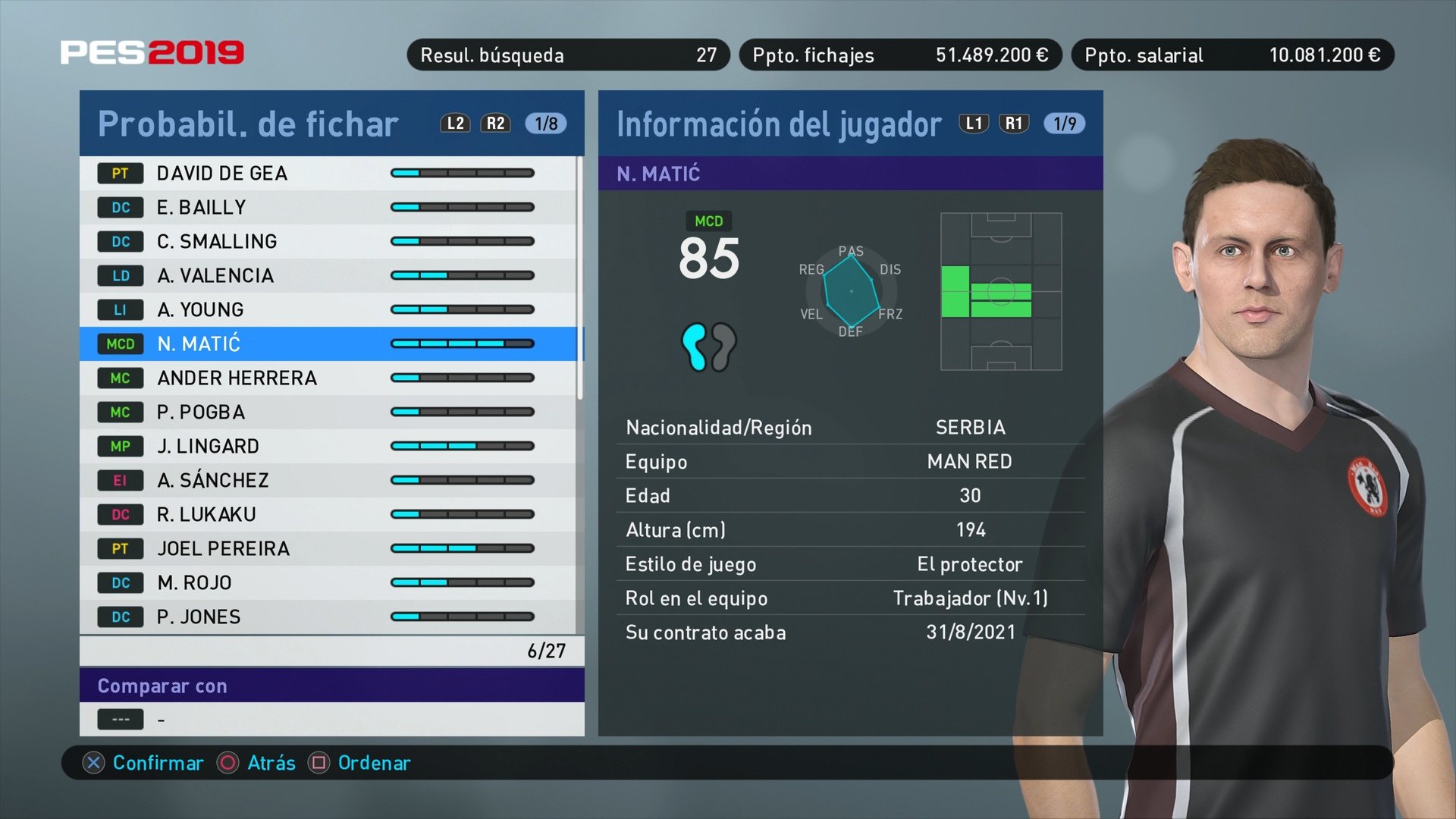This screenshot has height=819, width=1456.
Task: Open the Comparar con player selector
Action: pos(227,718)
